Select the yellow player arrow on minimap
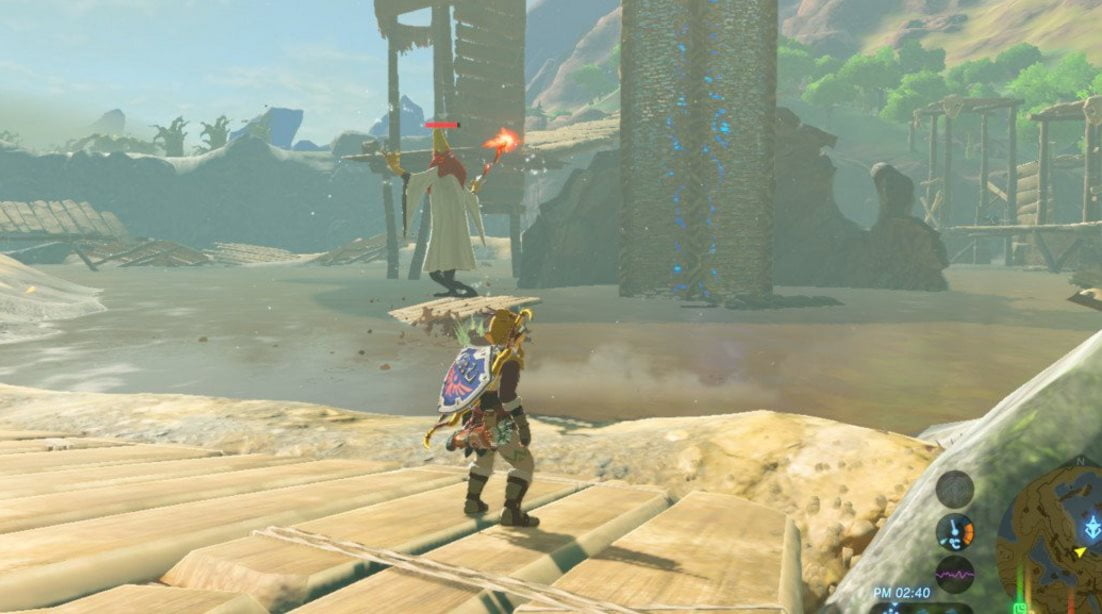Screen dimensions: 1102x614 click(1079, 552)
